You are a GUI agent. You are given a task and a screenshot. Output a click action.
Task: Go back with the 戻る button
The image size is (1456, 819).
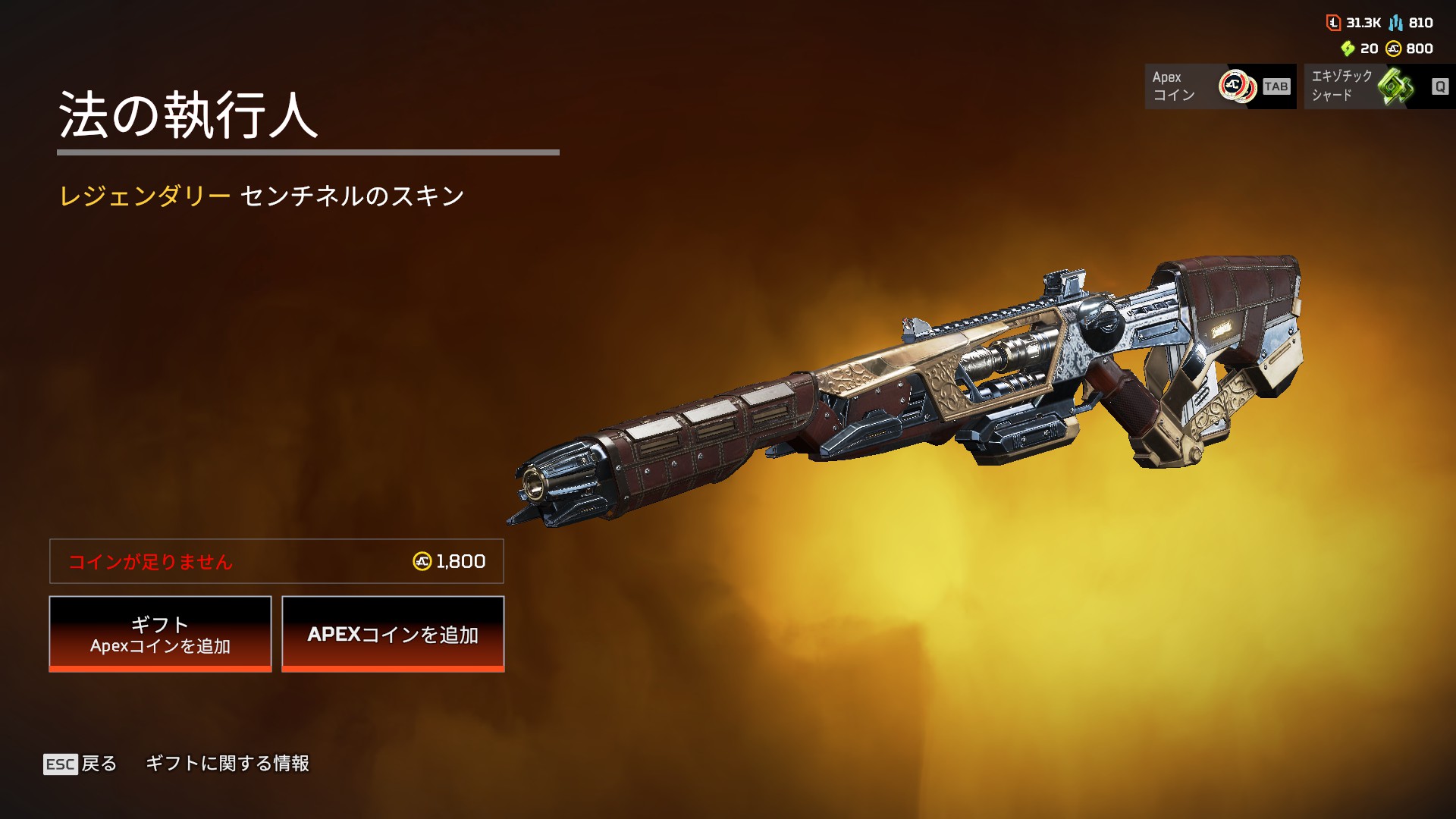(x=80, y=764)
